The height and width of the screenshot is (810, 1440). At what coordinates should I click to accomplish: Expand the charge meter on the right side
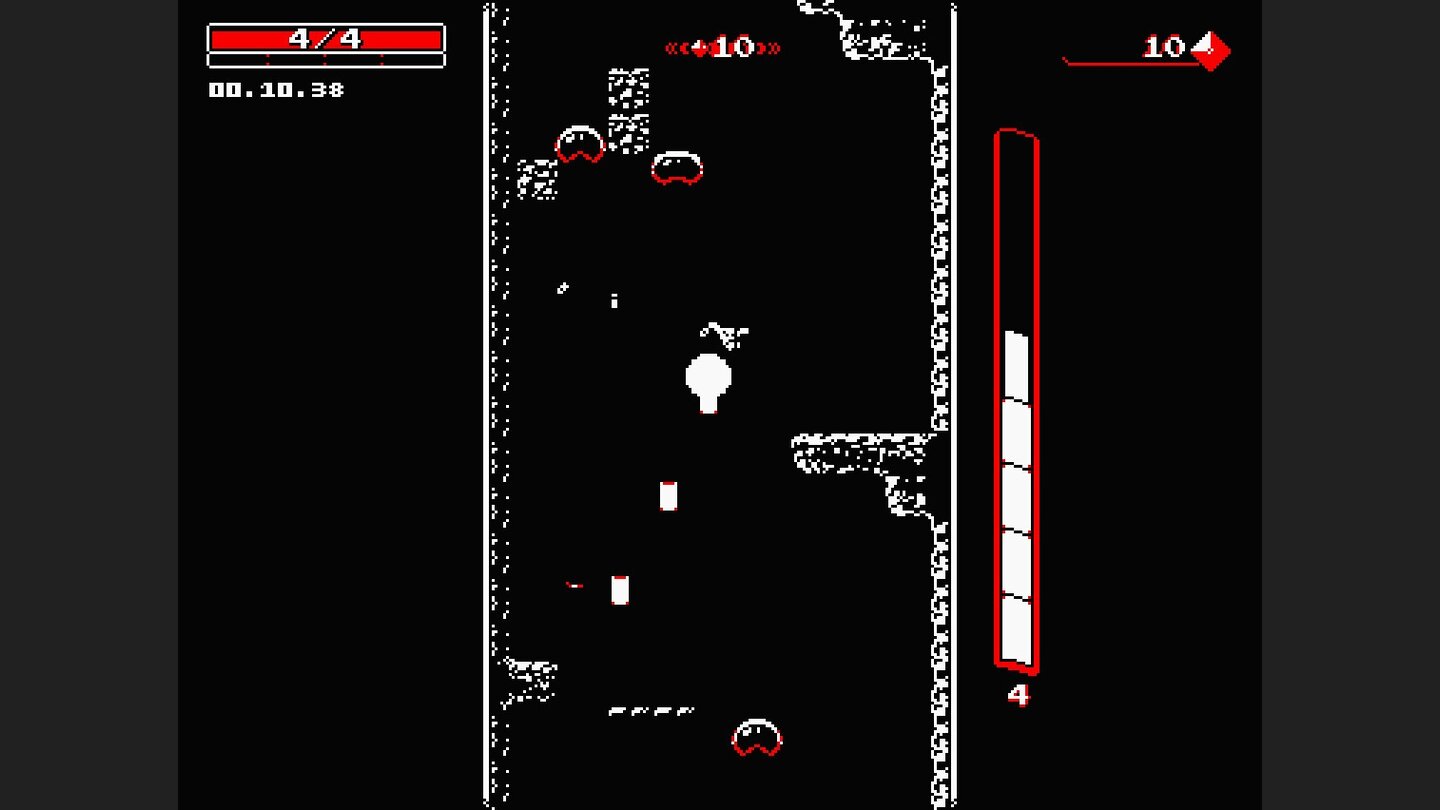click(x=1015, y=400)
